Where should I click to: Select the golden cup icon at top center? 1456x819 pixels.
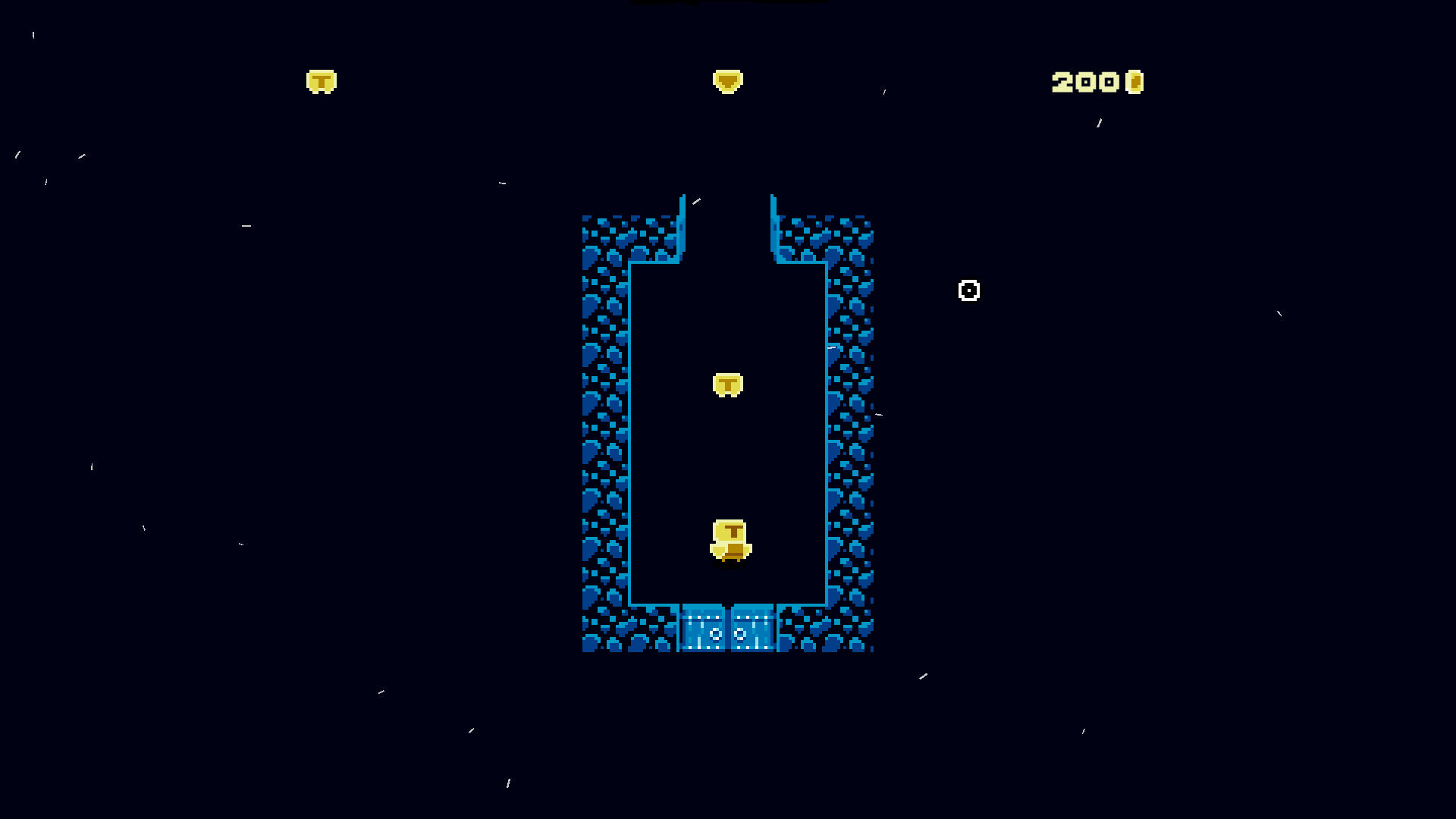click(729, 80)
